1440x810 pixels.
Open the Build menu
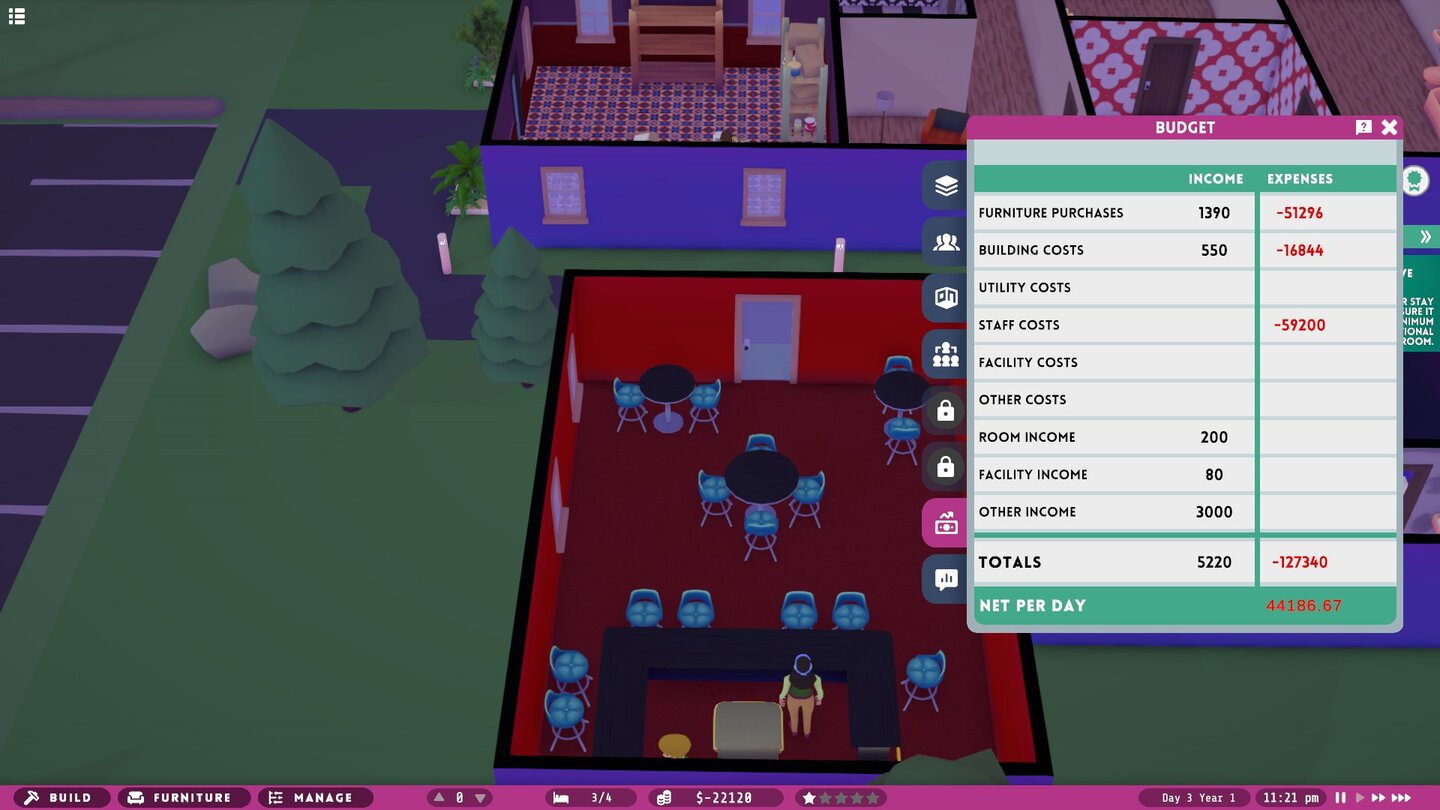coord(62,797)
